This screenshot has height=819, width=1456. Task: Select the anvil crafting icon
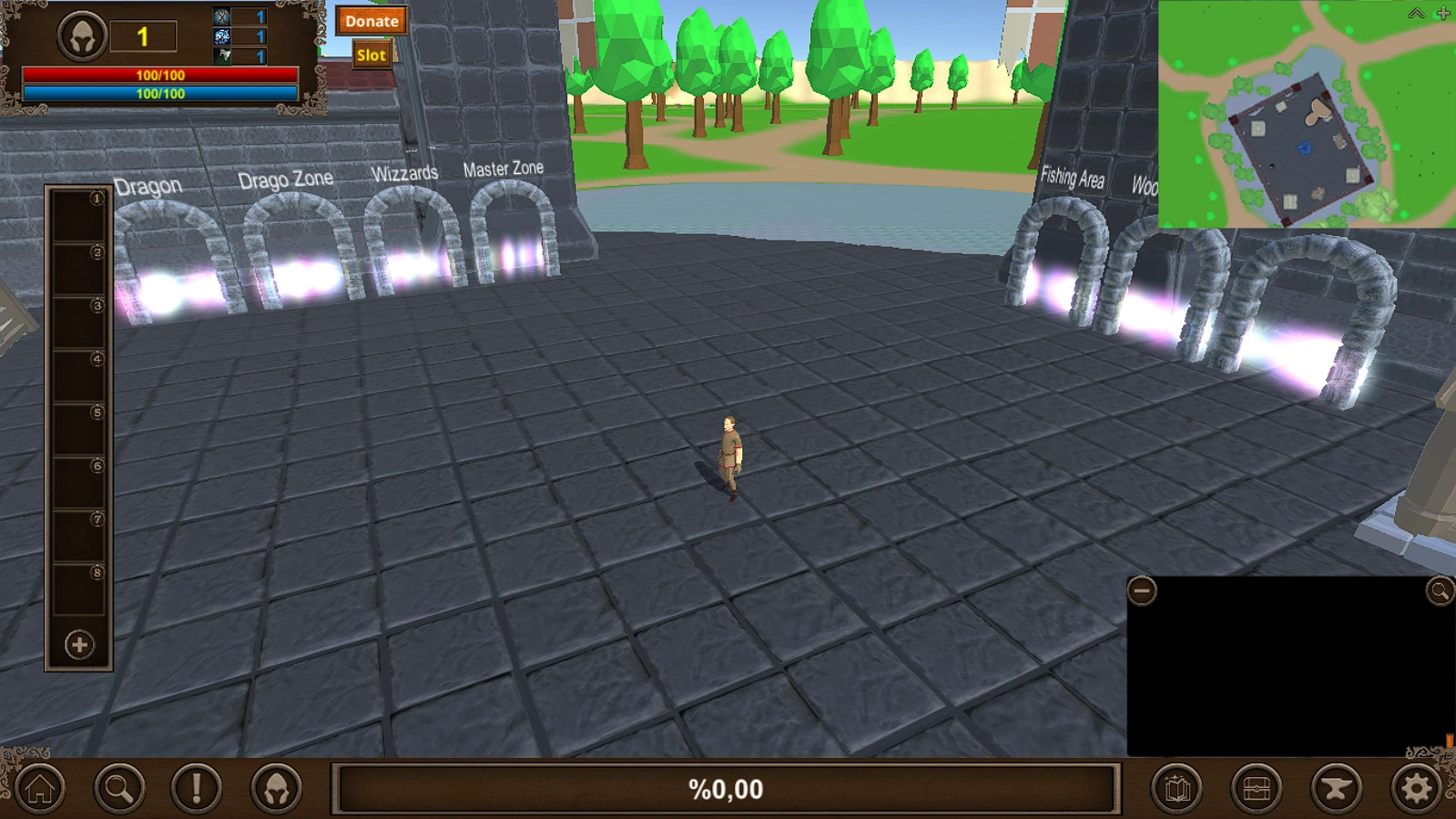click(x=1335, y=789)
